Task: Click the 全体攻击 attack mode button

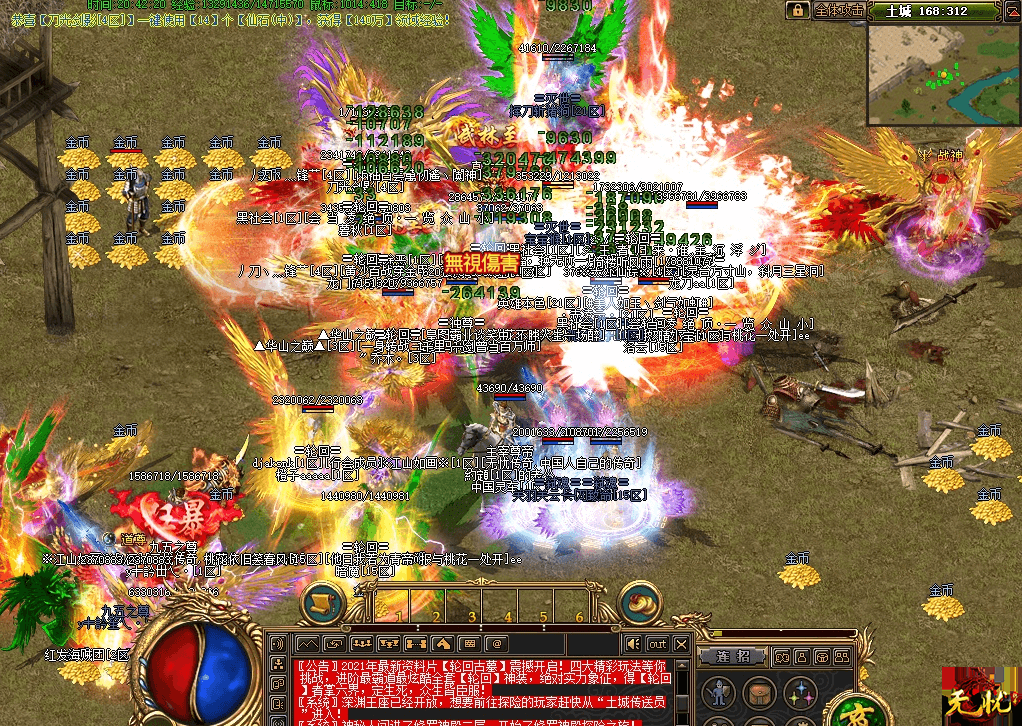Action: point(837,10)
